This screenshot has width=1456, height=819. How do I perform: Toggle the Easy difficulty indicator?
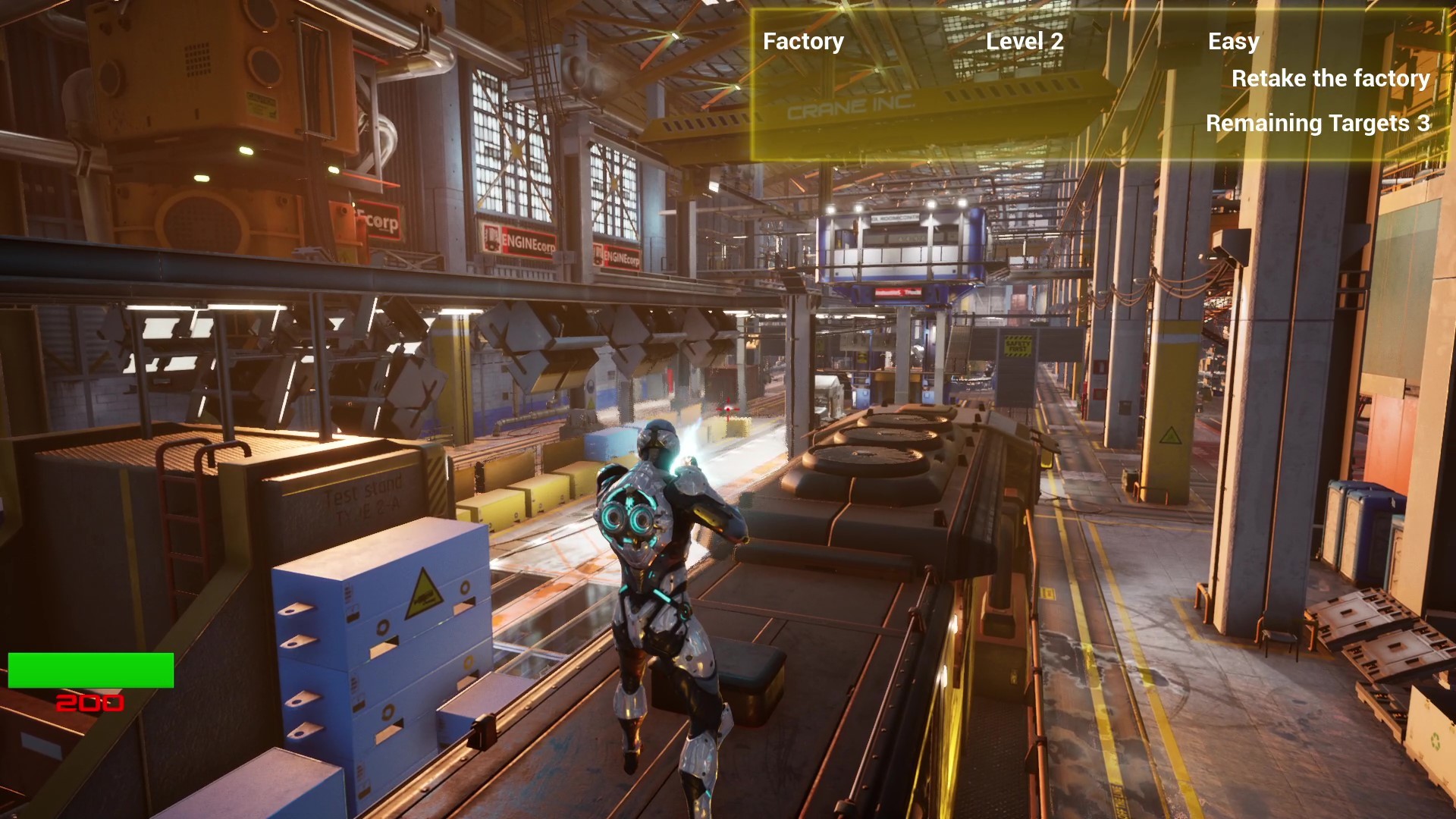1233,42
